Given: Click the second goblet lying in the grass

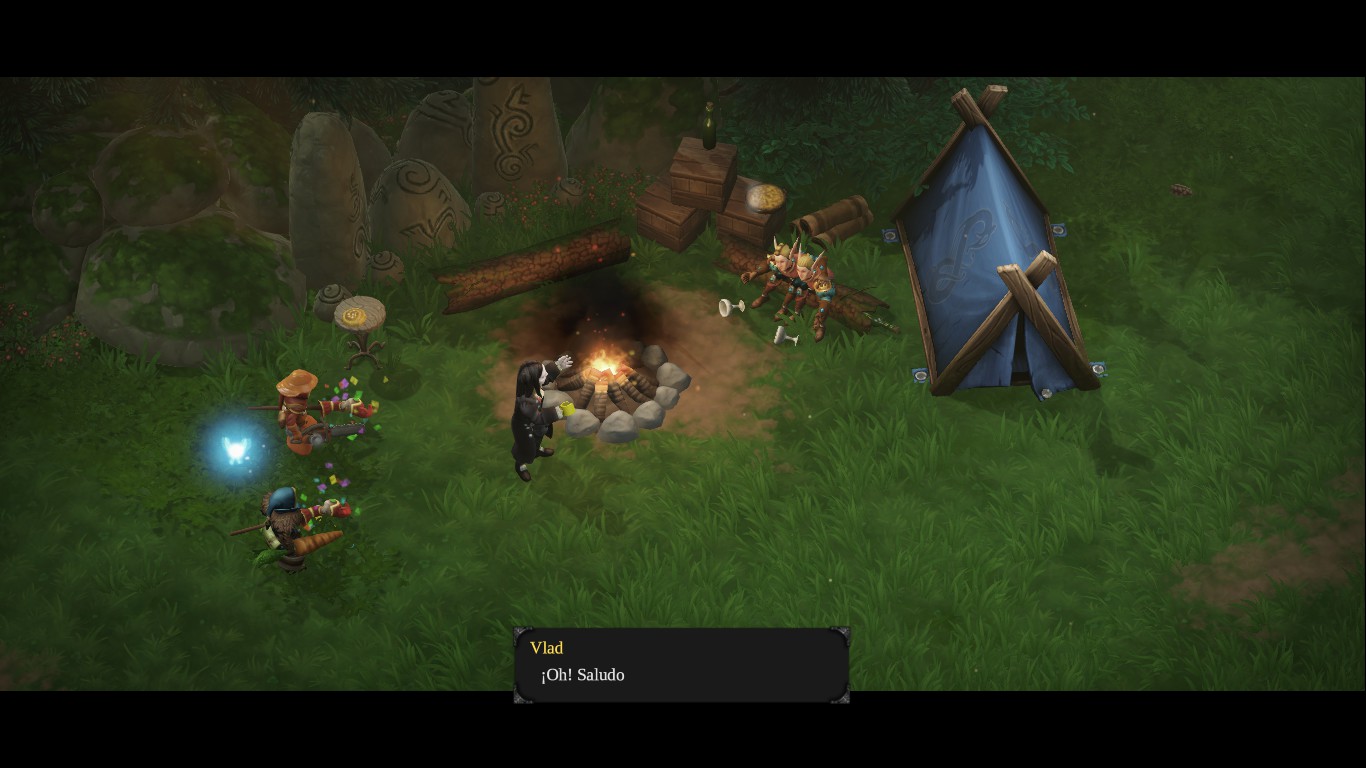Looking at the screenshot, I should tap(785, 335).
